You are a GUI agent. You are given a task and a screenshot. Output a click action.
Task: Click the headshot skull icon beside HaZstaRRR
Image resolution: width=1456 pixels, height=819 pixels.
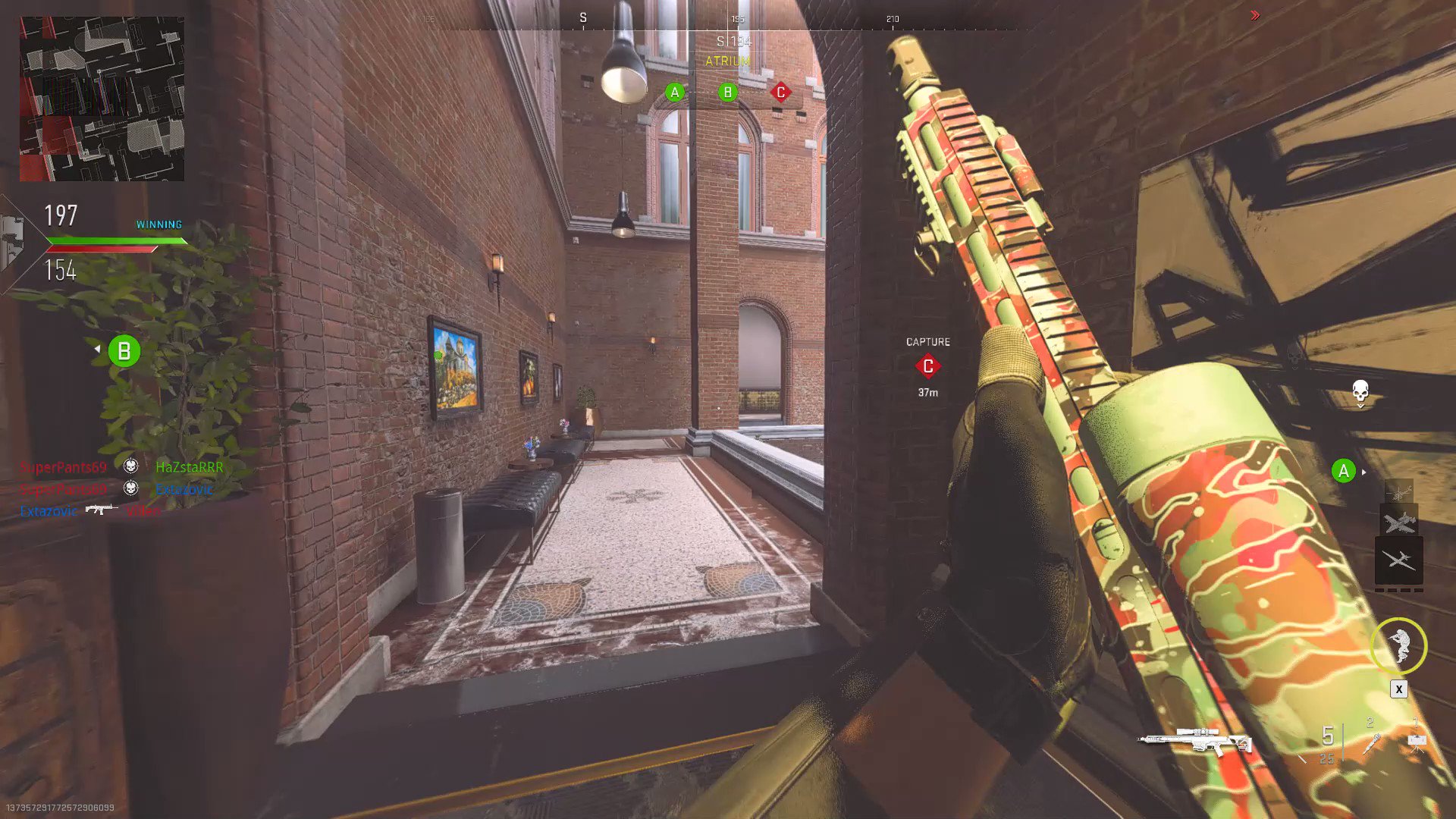point(129,466)
